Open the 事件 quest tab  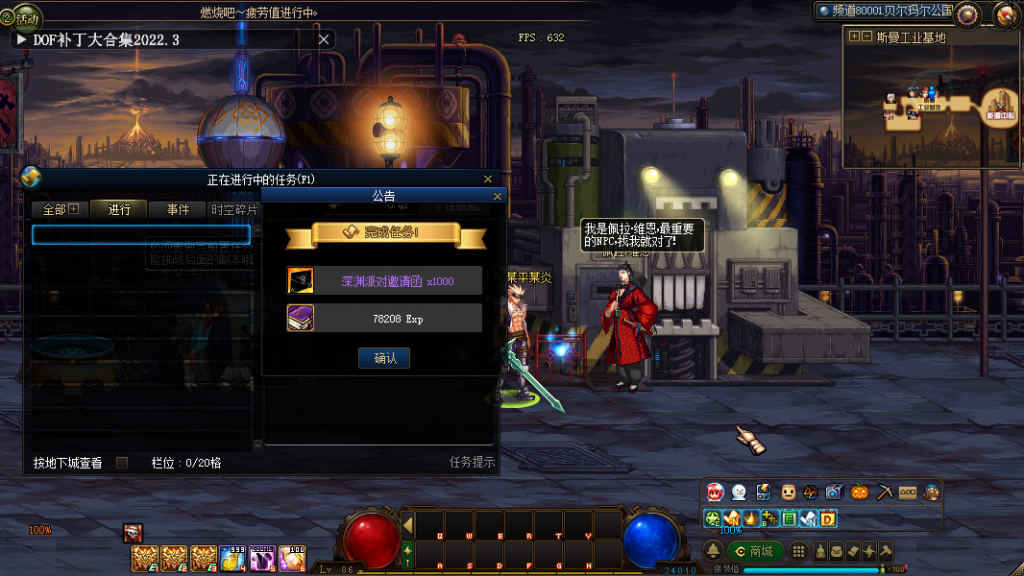click(178, 210)
